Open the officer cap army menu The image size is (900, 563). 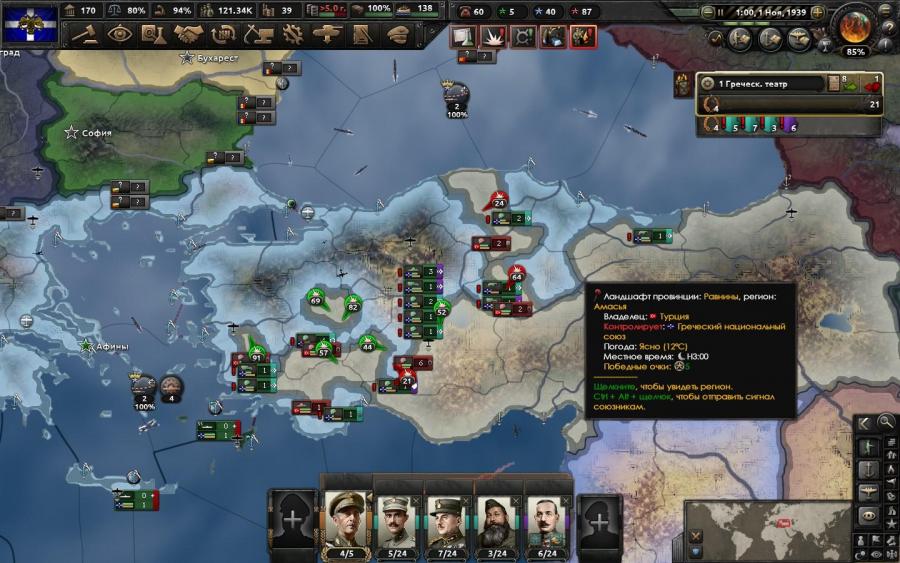point(397,34)
